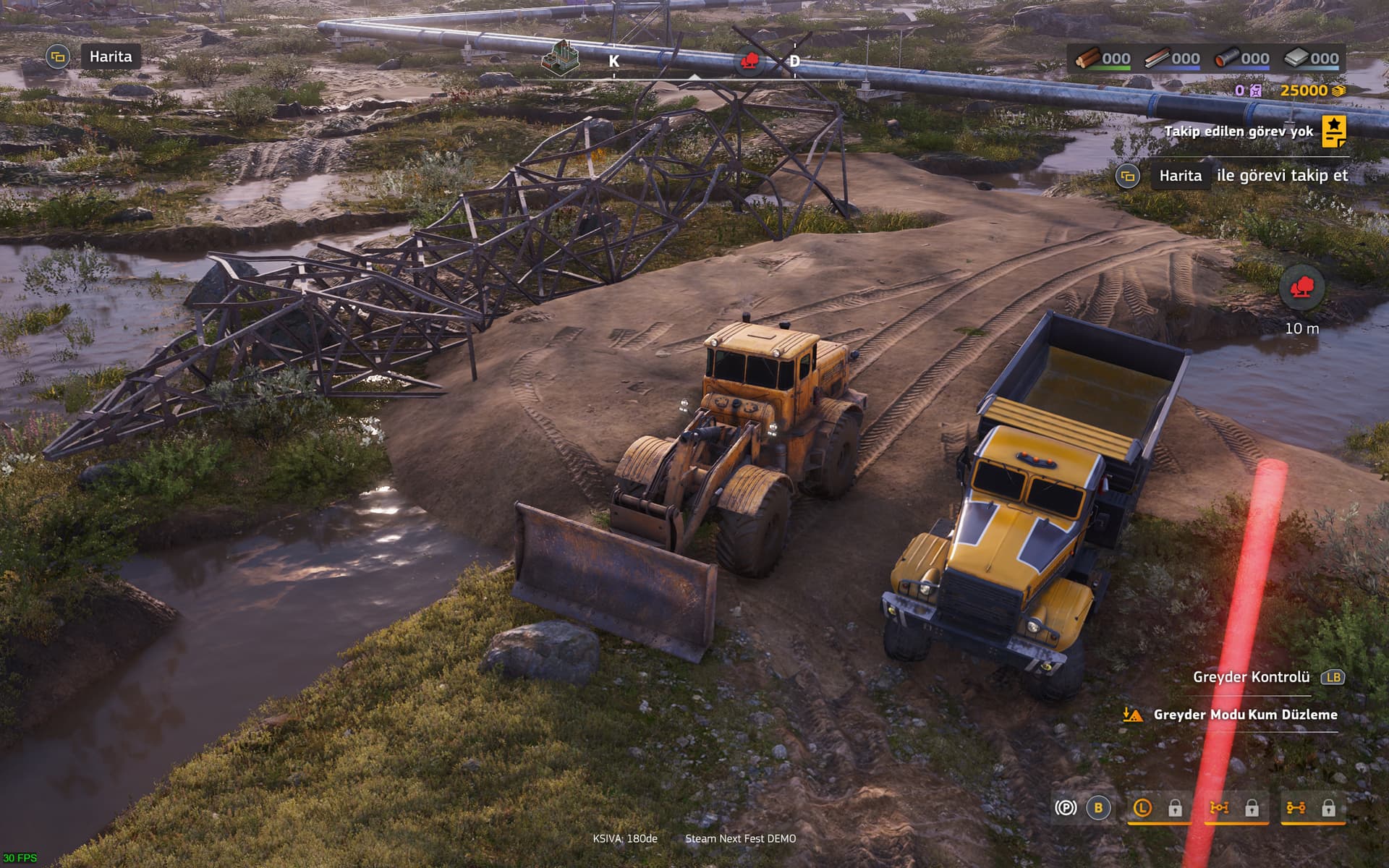Click the factory building icon on the compass

pyautogui.click(x=561, y=56)
